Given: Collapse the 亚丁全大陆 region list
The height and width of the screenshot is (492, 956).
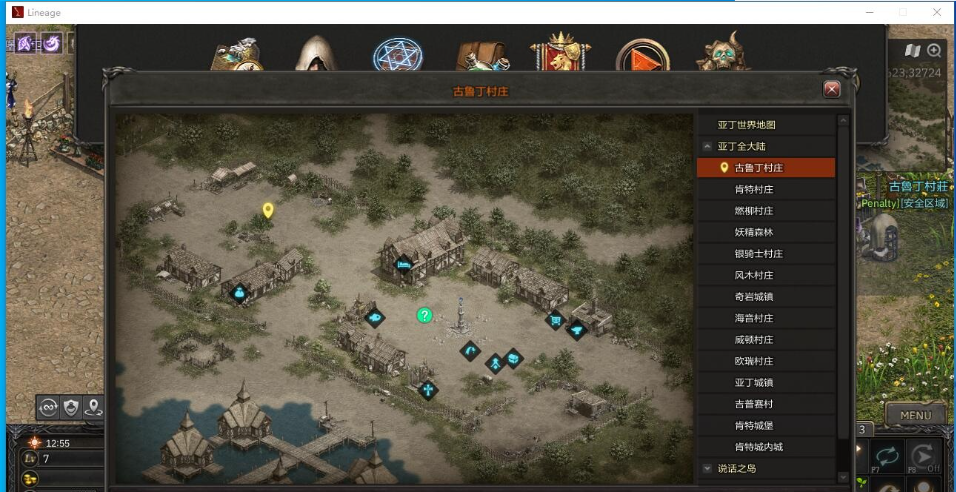Looking at the screenshot, I should tap(708, 146).
